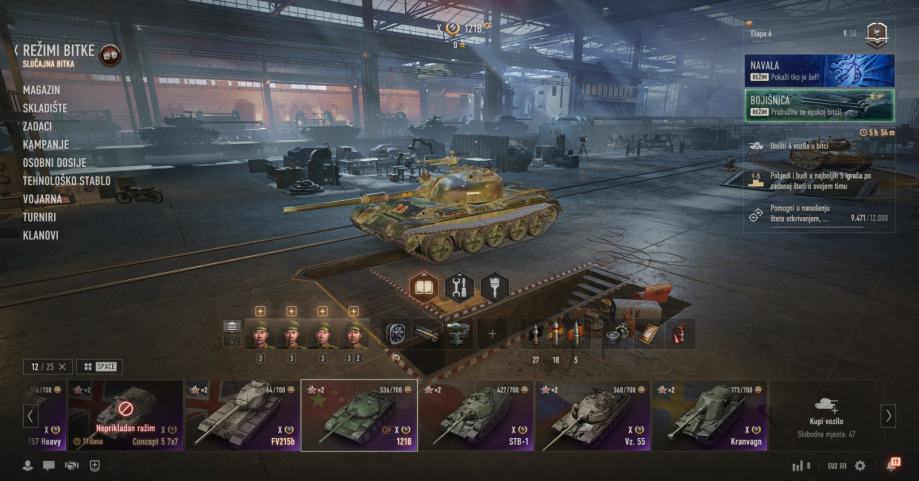Select Kampanje from the side menu
The width and height of the screenshot is (919, 481).
pyautogui.click(x=48, y=144)
